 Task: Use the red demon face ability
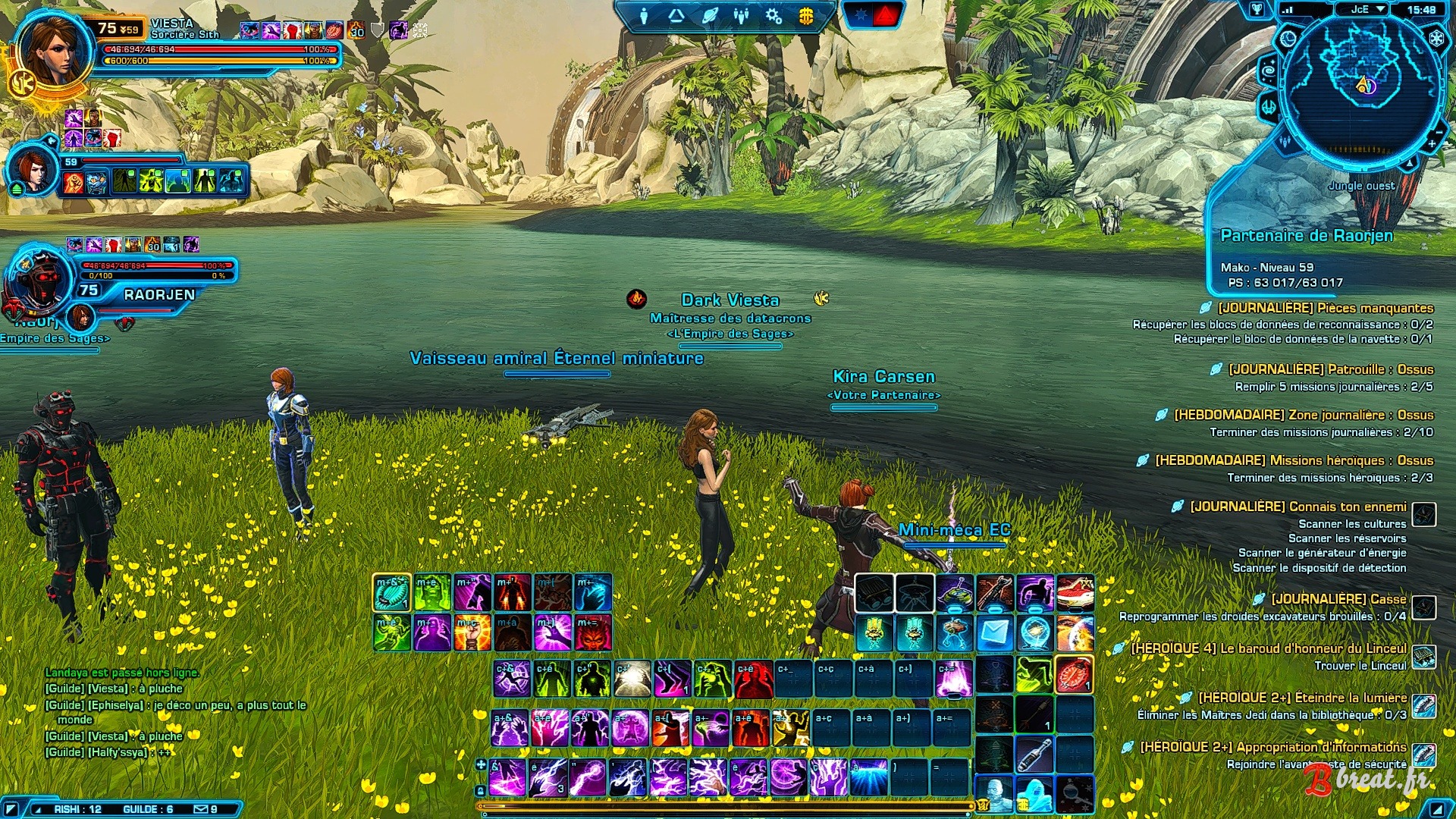pyautogui.click(x=593, y=632)
